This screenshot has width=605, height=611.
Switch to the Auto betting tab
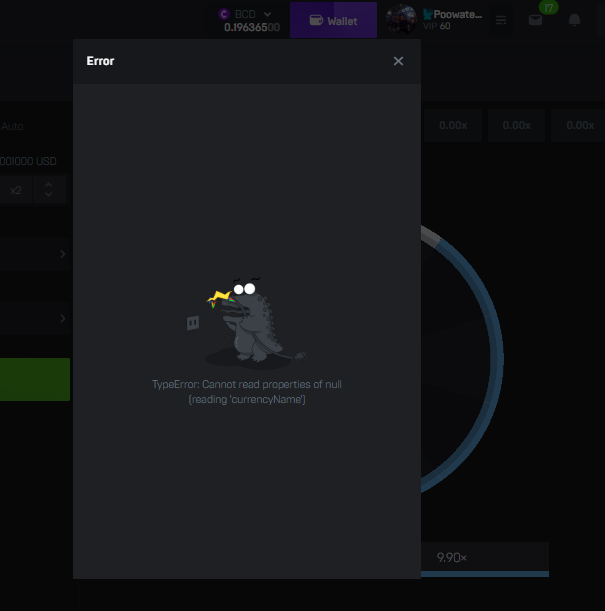click(12, 126)
